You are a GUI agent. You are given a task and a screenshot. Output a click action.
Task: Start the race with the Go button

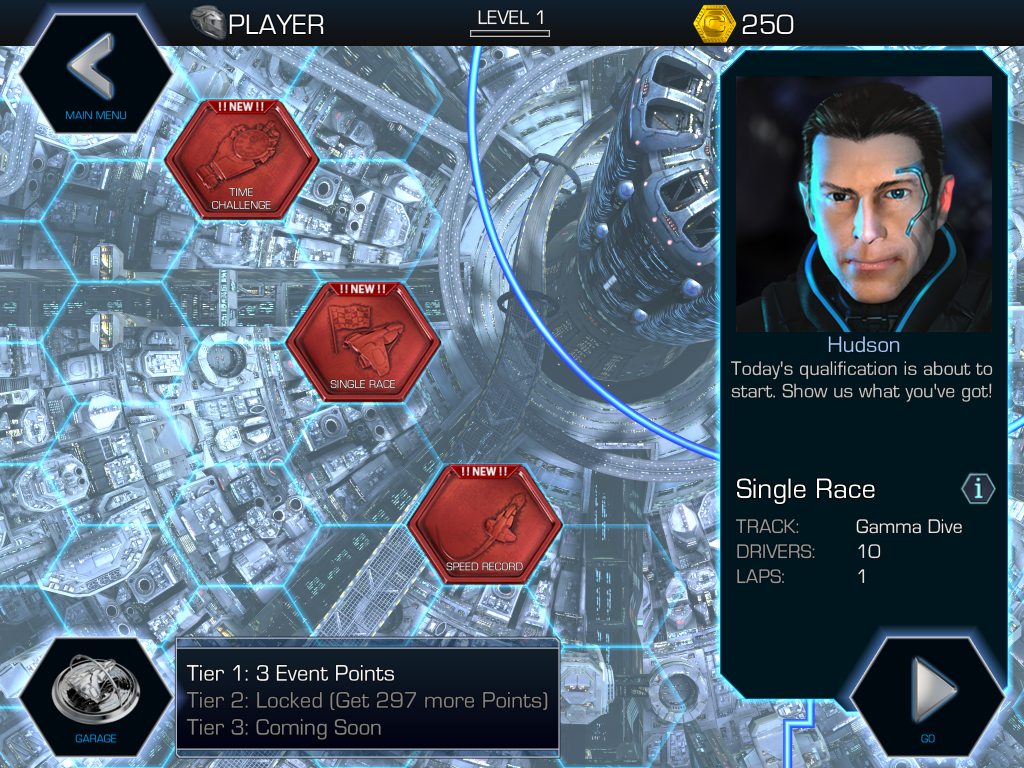[x=927, y=696]
